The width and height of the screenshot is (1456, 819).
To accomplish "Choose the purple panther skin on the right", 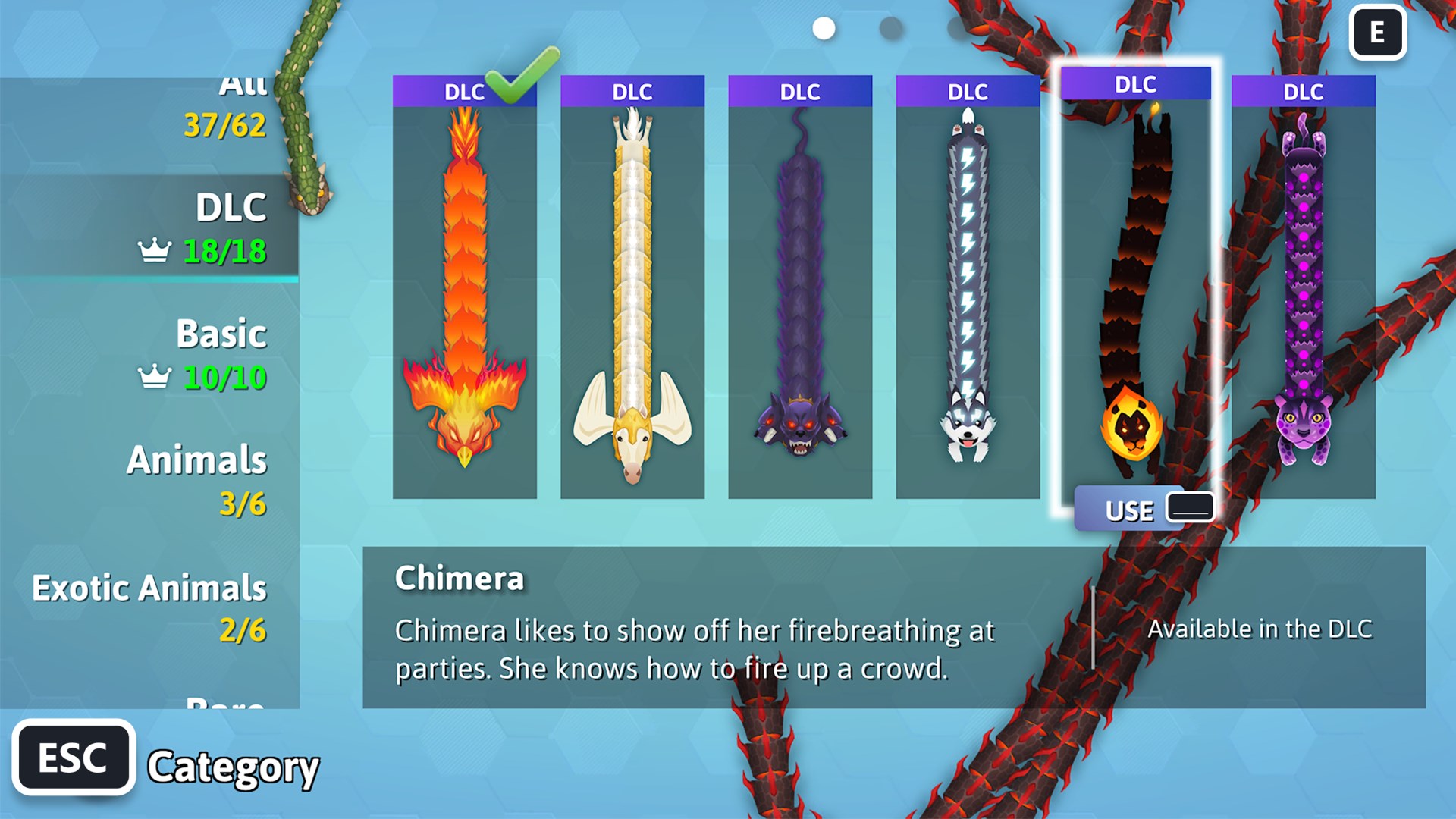I will tap(1301, 288).
